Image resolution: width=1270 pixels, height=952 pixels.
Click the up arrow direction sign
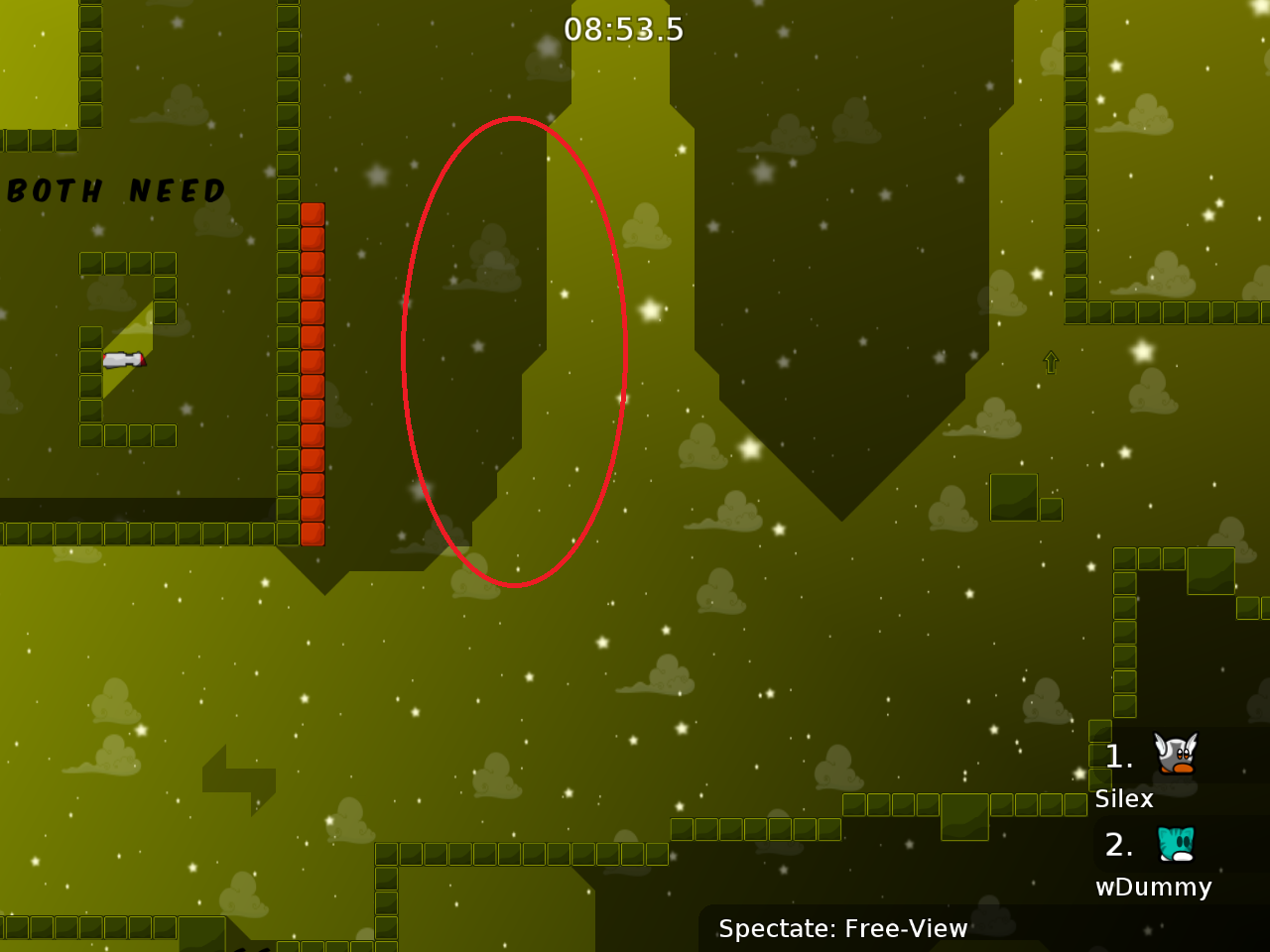click(1051, 363)
